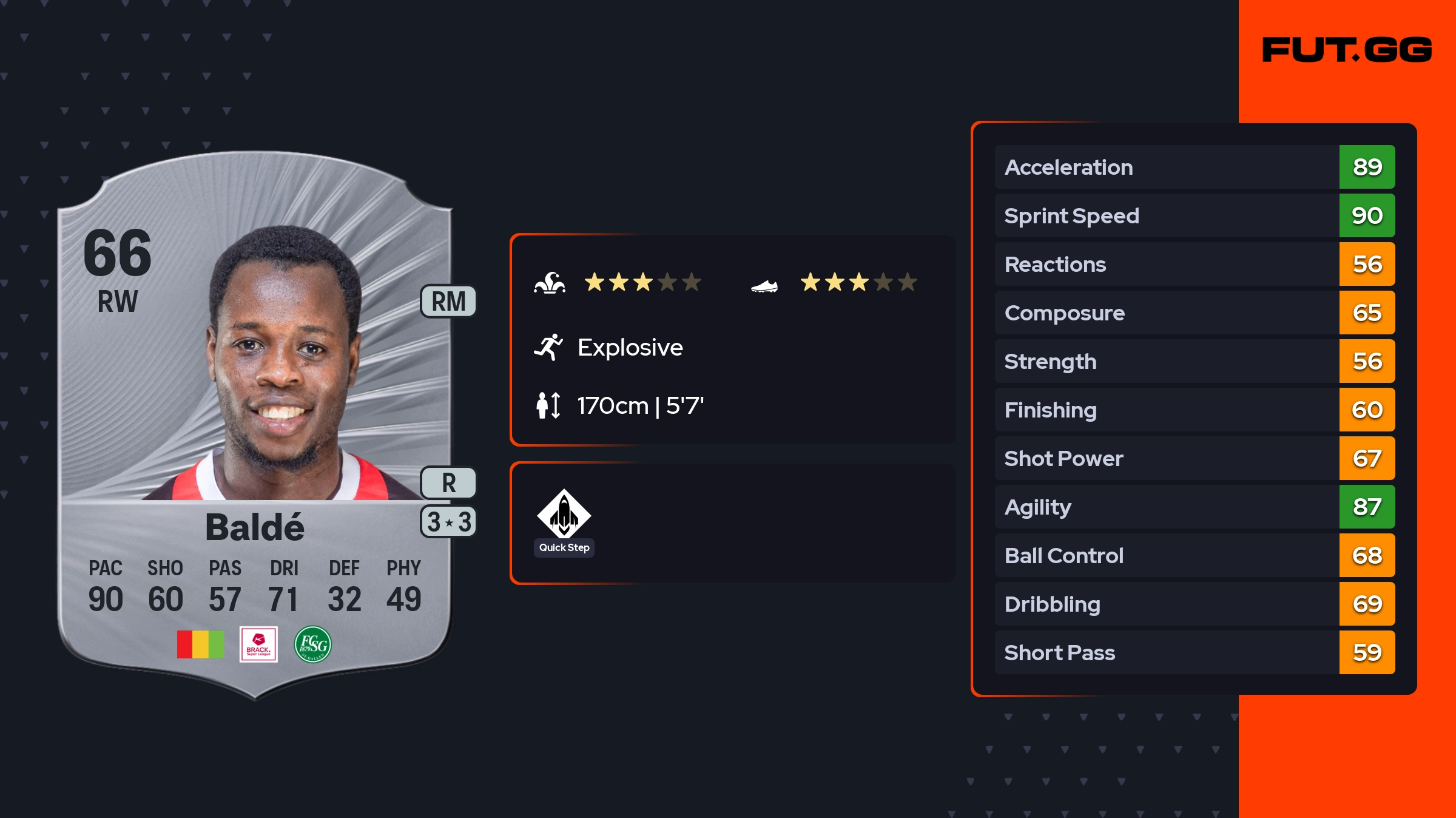Select the Acceleration stat row
The height and width of the screenshot is (818, 1456).
(1194, 167)
